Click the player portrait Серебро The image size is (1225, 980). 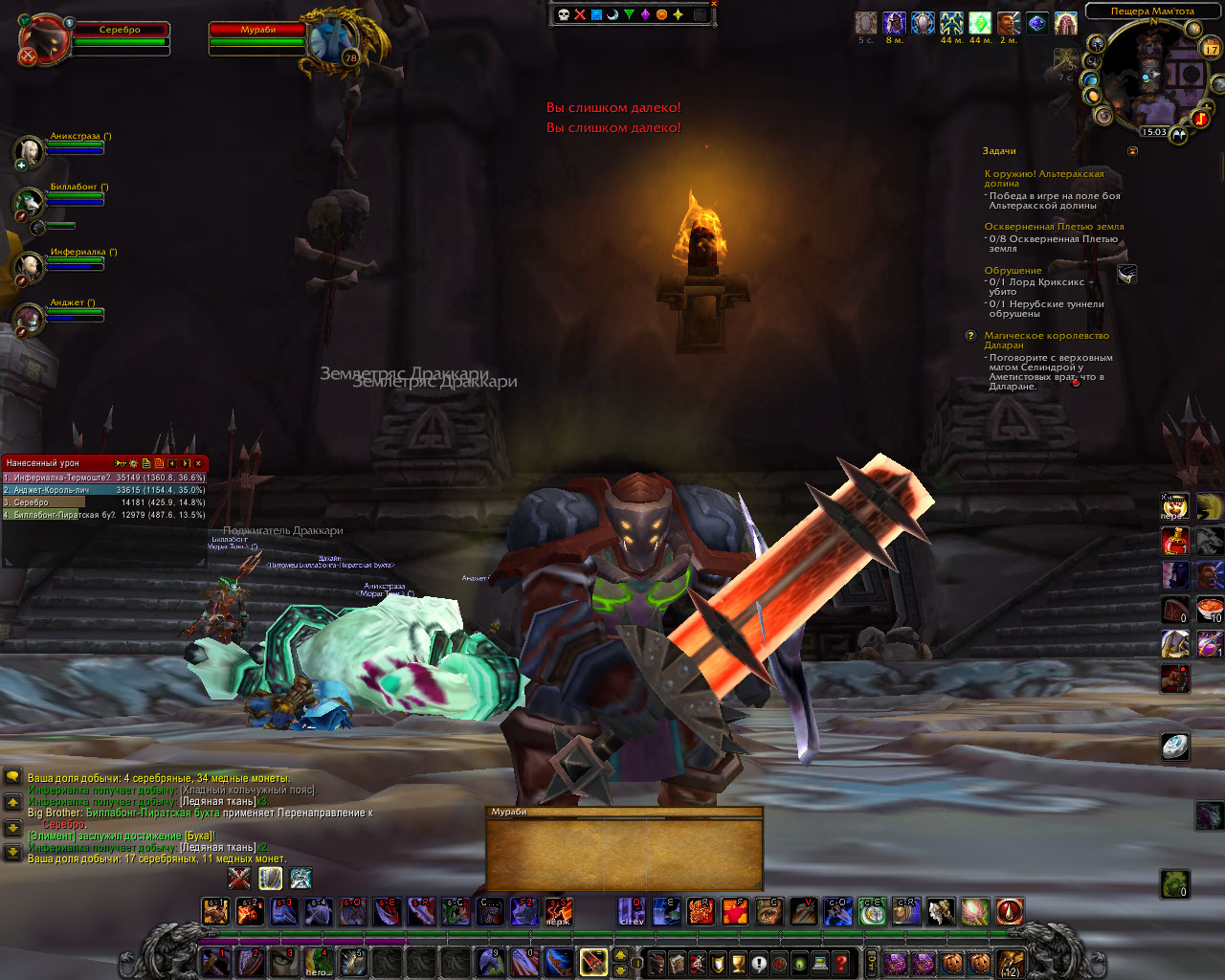click(x=44, y=40)
